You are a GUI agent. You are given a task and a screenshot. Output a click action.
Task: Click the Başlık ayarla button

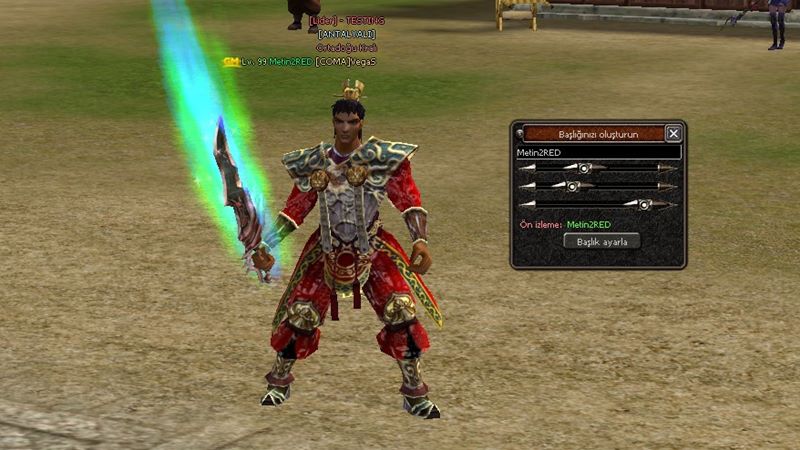click(601, 241)
